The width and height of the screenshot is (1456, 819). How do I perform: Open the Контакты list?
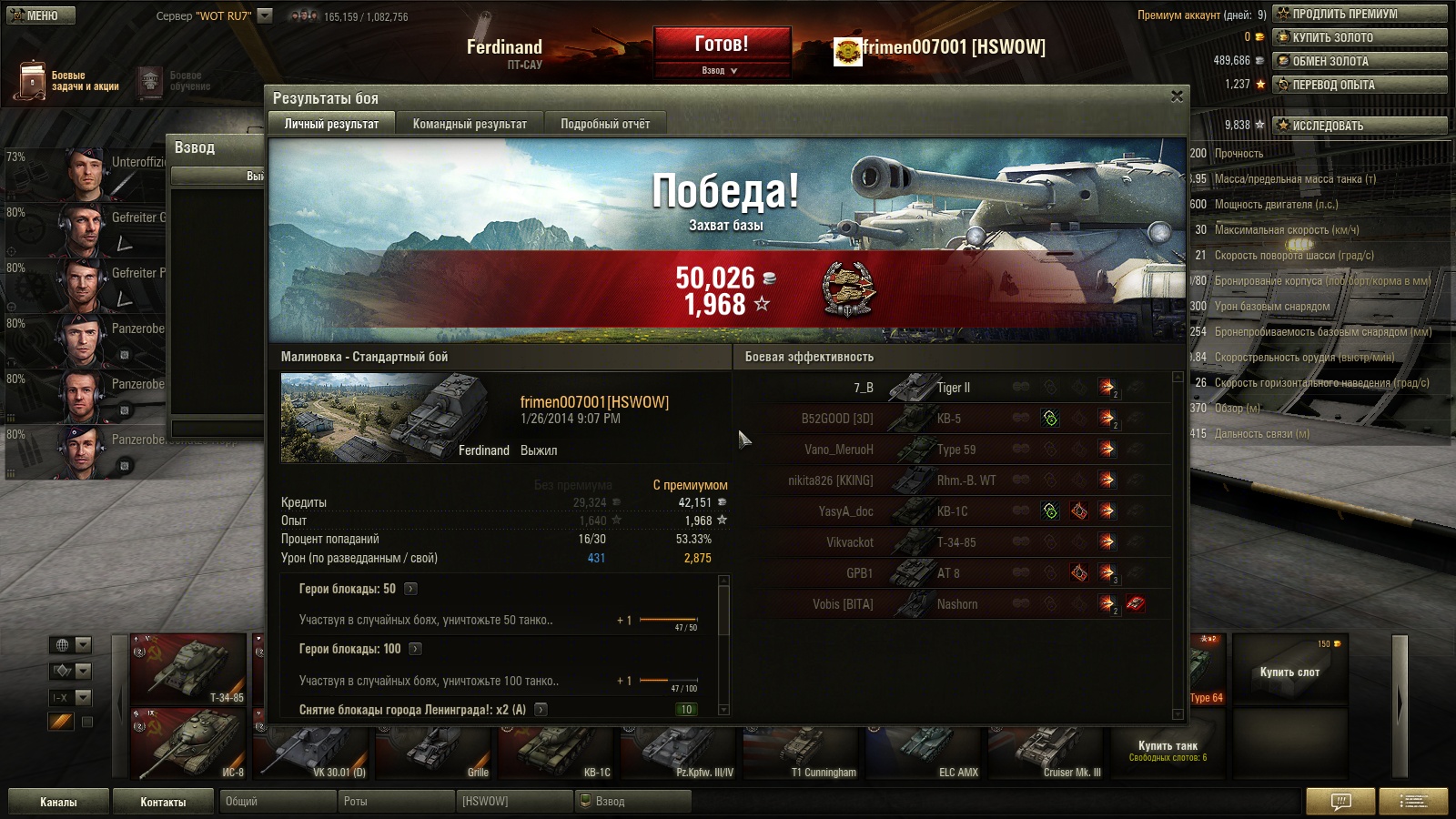163,802
